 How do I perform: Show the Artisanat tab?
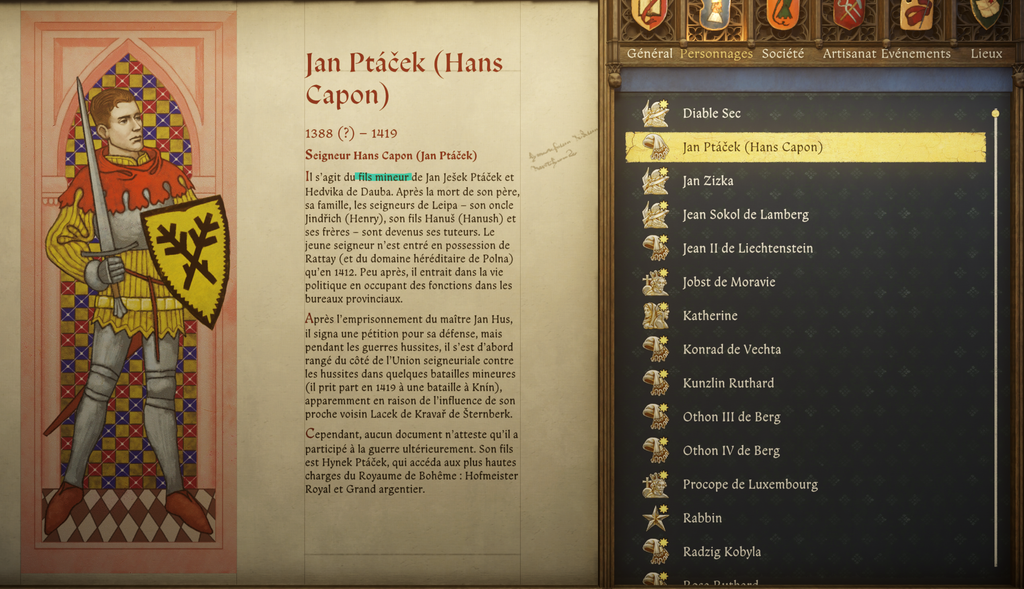[849, 54]
